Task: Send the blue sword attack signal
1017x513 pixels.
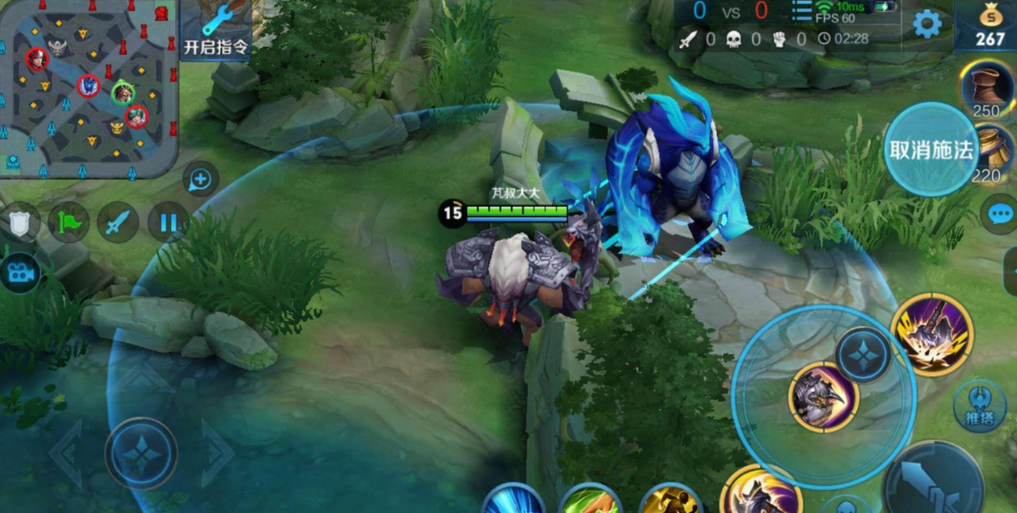Action: pyautogui.click(x=118, y=222)
